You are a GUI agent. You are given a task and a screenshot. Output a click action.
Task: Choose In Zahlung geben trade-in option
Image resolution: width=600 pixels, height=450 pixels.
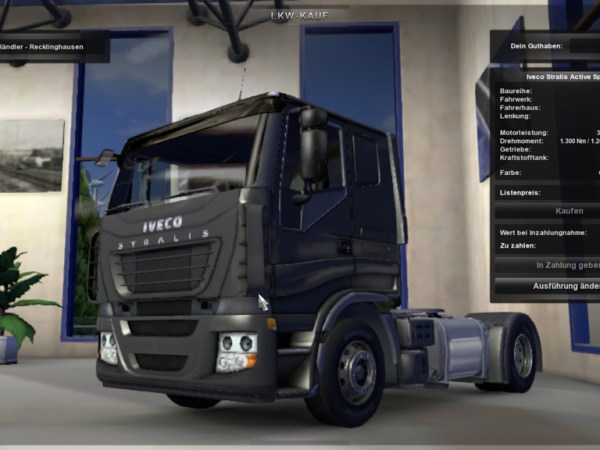tap(566, 265)
